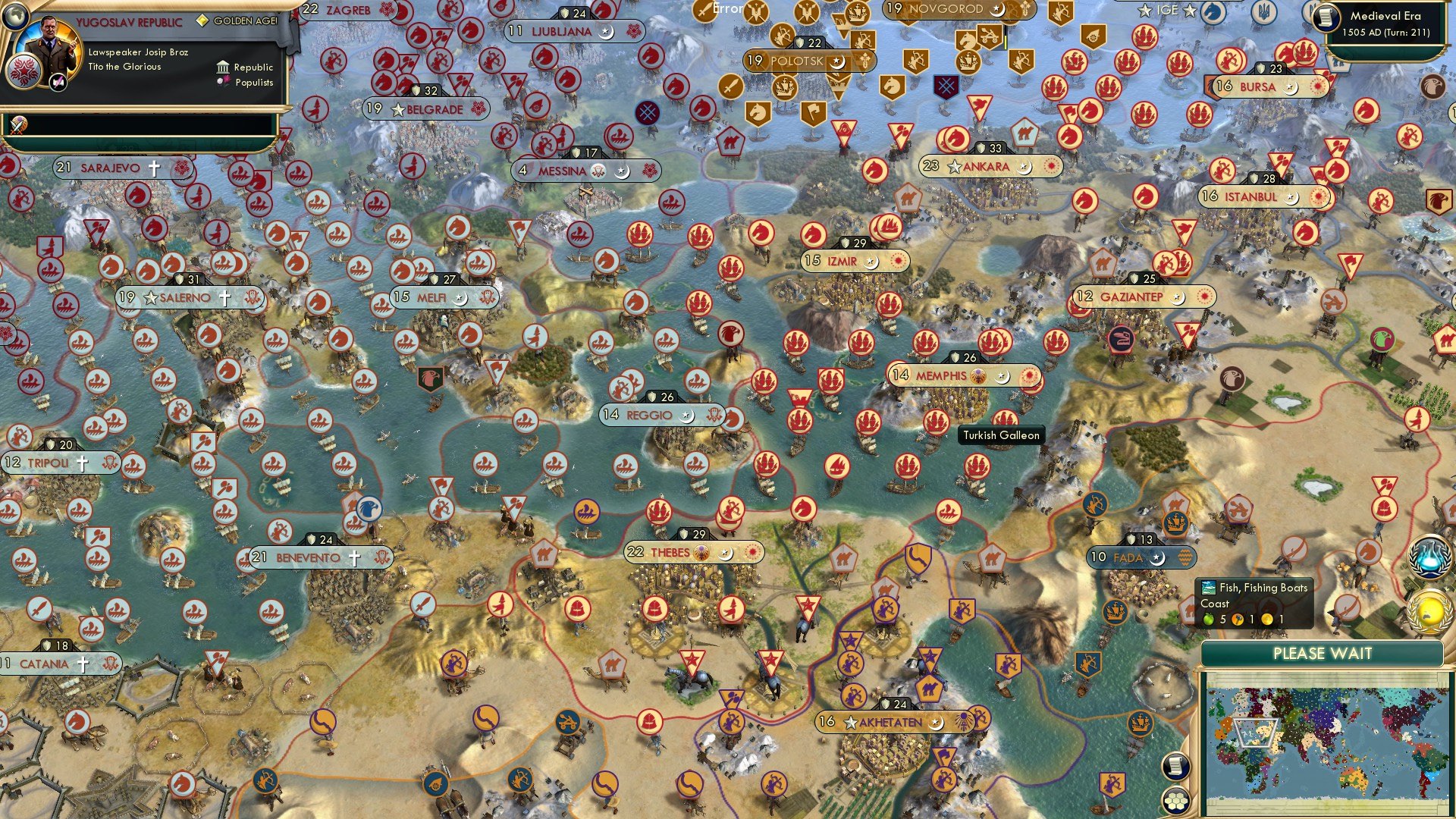Click the culture icon beside Tito's portrait
This screenshot has height=819, width=1456.
click(x=57, y=81)
